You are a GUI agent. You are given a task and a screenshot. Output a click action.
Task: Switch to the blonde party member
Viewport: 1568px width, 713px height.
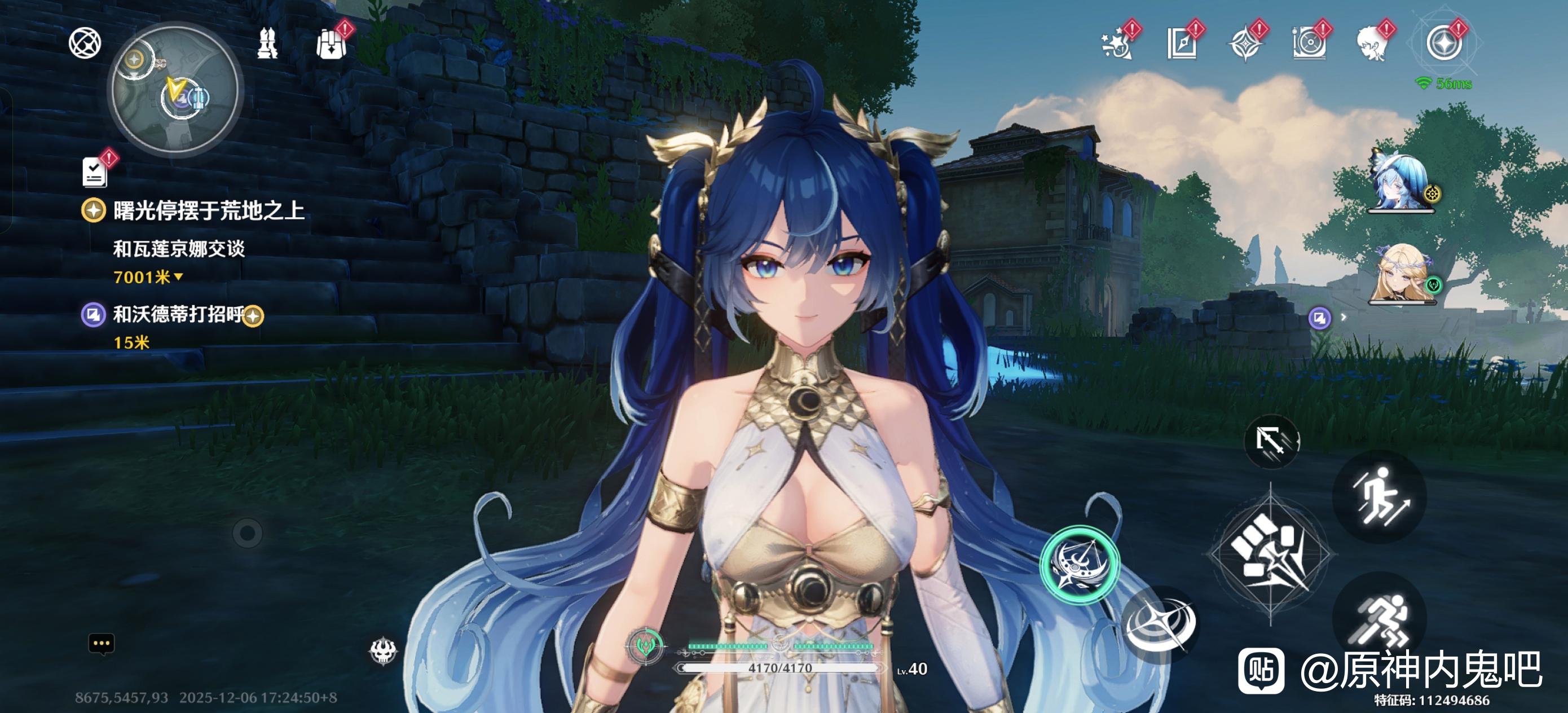pyautogui.click(x=1402, y=274)
